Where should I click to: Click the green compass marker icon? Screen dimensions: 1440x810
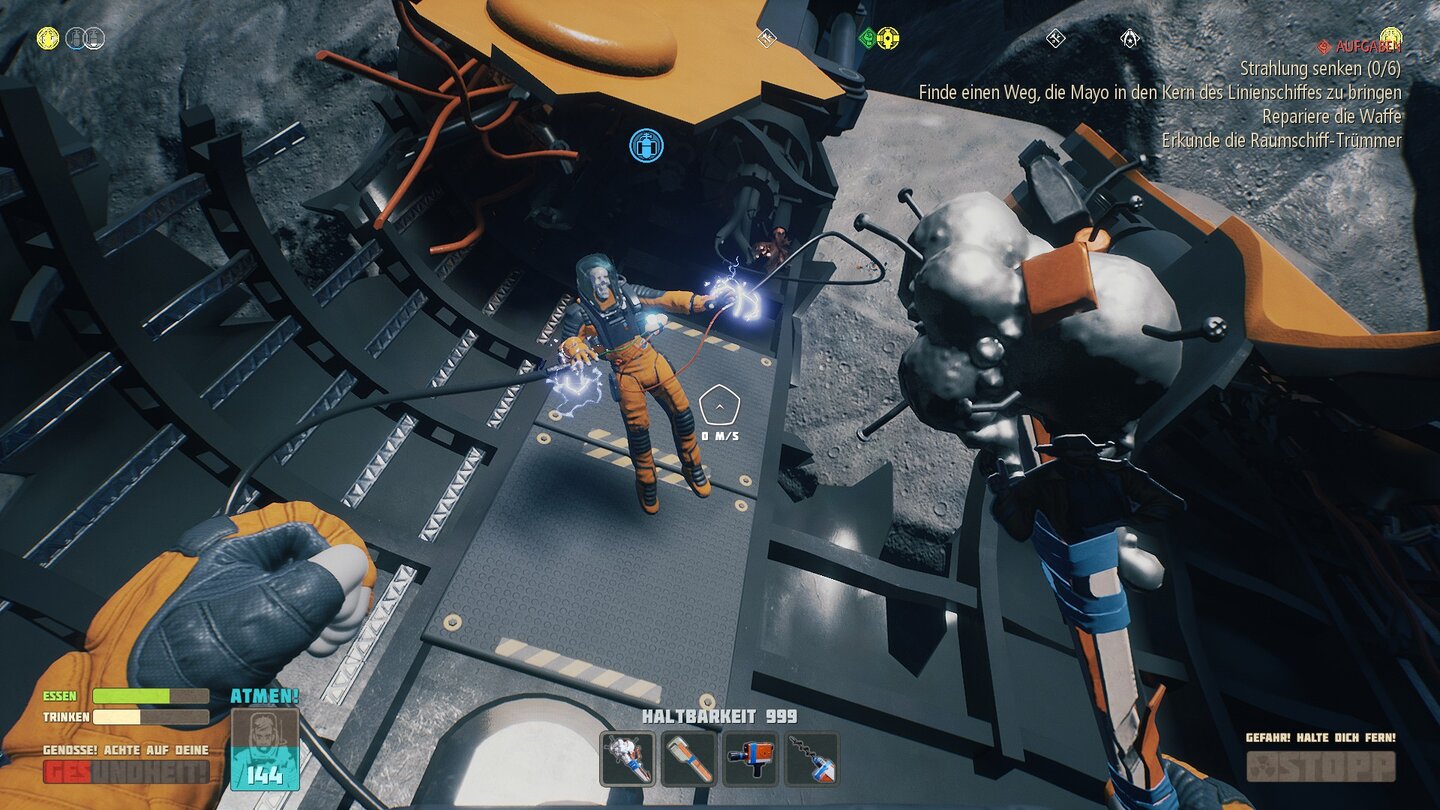pos(868,38)
